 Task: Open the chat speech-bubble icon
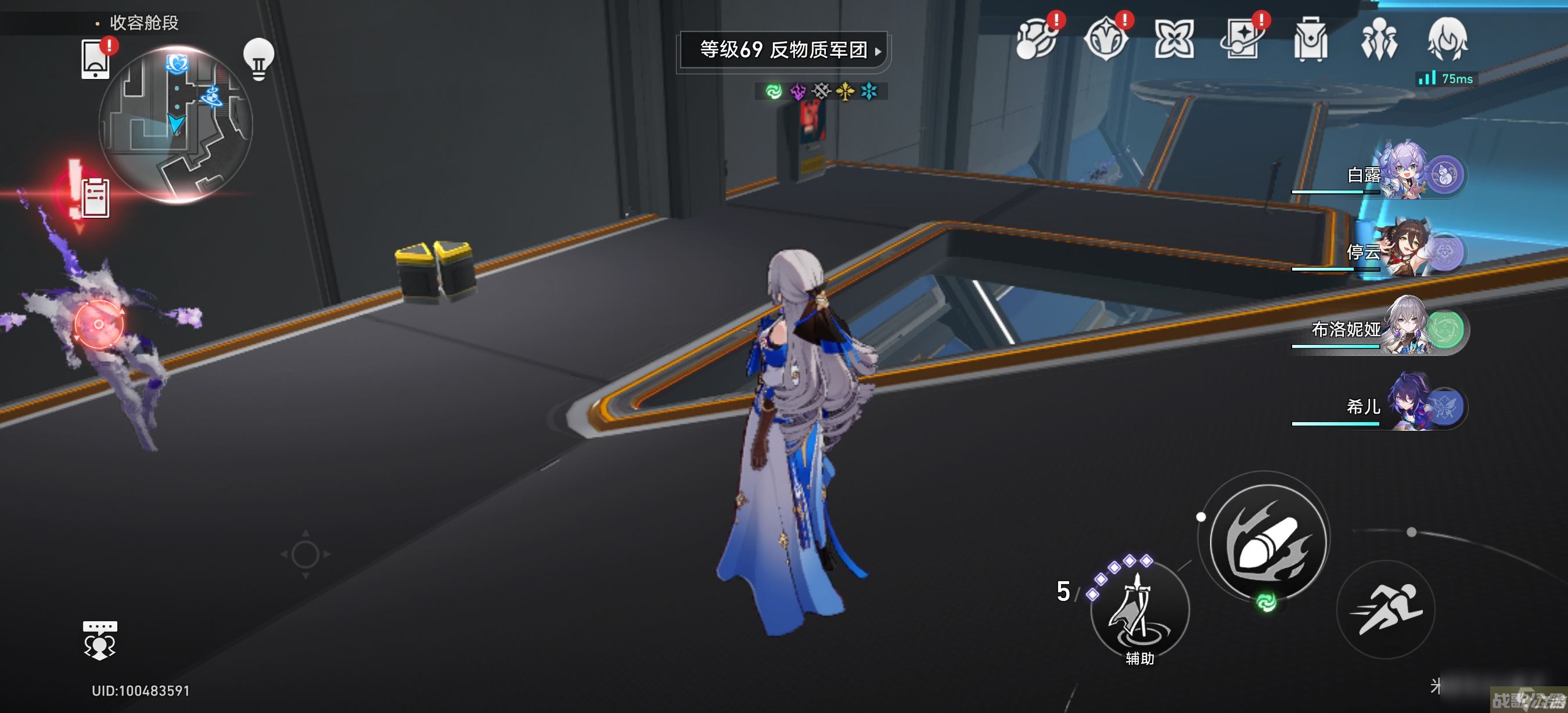click(100, 640)
